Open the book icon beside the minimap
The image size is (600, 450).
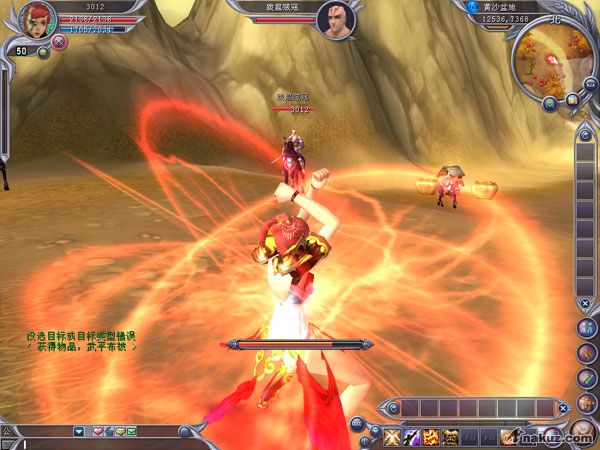point(572,99)
